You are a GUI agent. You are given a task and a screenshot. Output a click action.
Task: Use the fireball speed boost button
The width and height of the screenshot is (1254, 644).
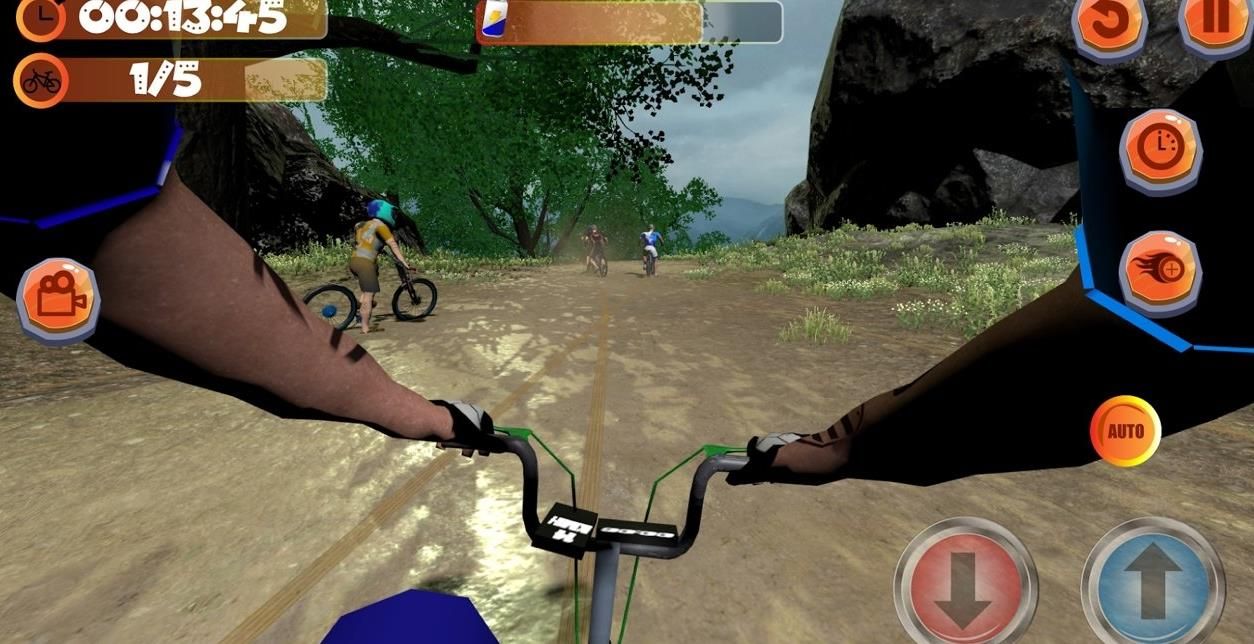(x=1160, y=271)
